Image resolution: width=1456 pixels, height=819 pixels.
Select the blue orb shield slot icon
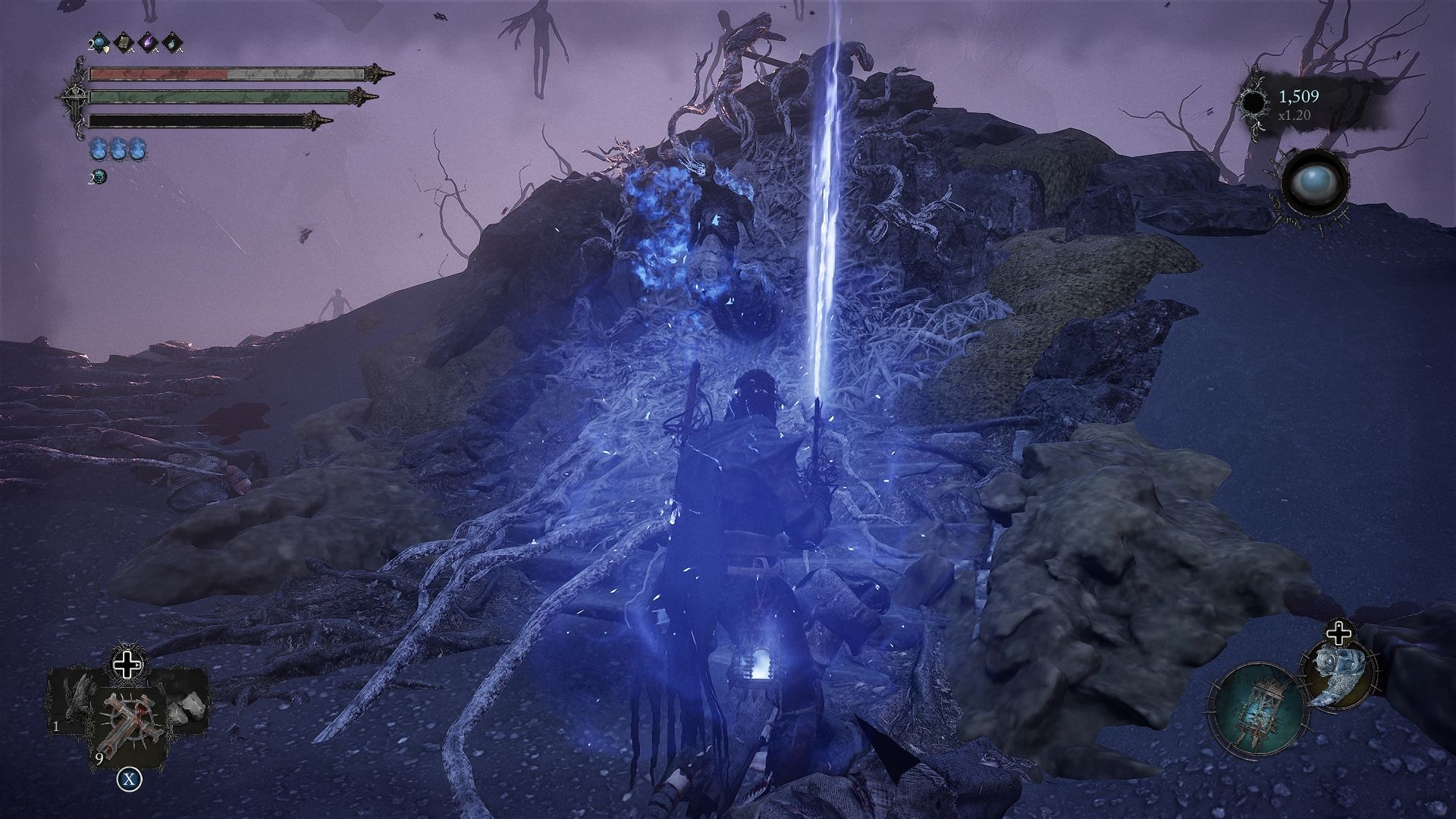(x=98, y=42)
